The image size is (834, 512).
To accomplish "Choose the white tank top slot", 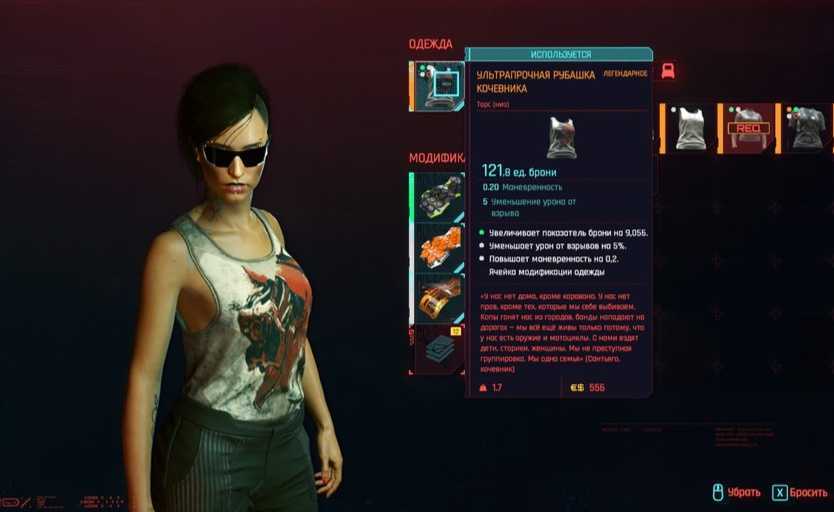I will [x=688, y=128].
